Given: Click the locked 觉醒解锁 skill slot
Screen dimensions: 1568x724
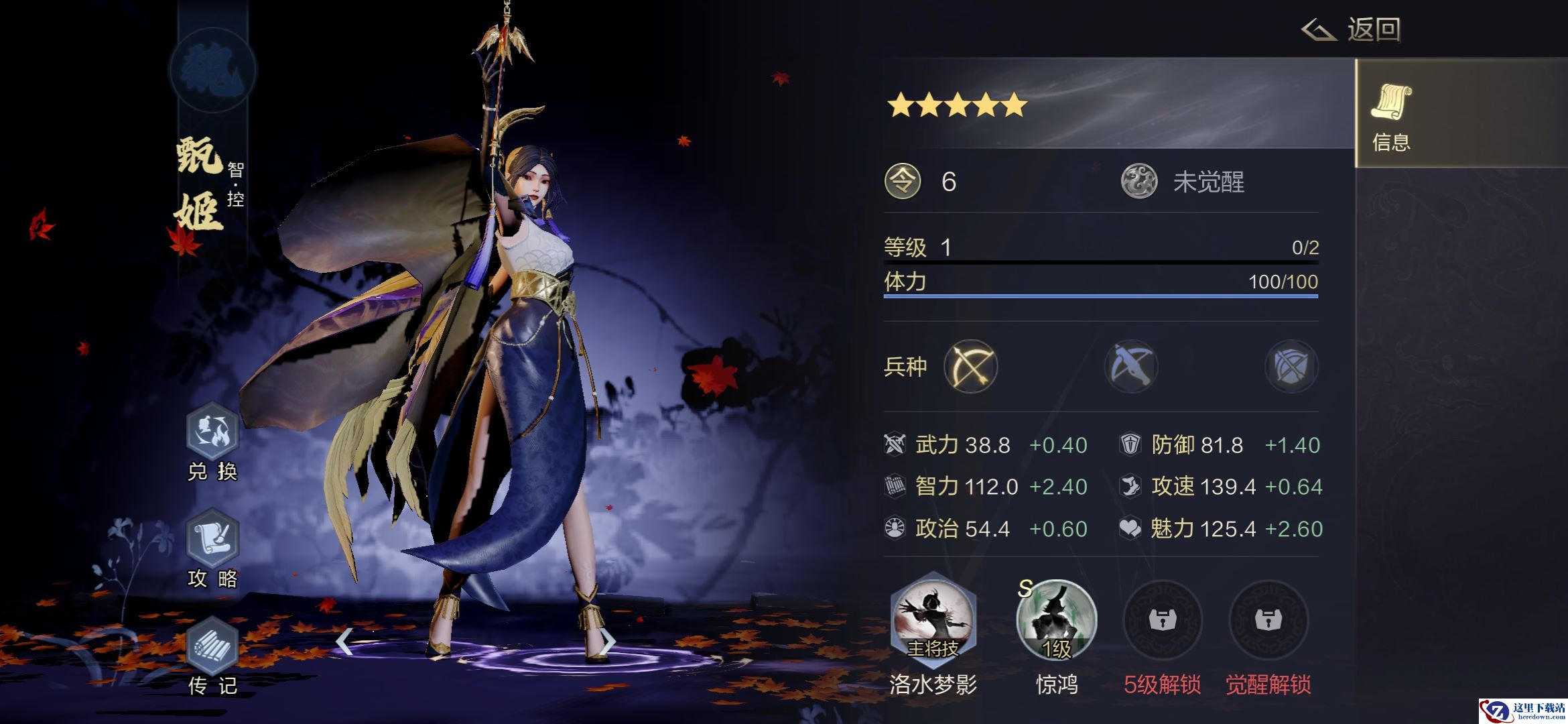Looking at the screenshot, I should [1268, 621].
